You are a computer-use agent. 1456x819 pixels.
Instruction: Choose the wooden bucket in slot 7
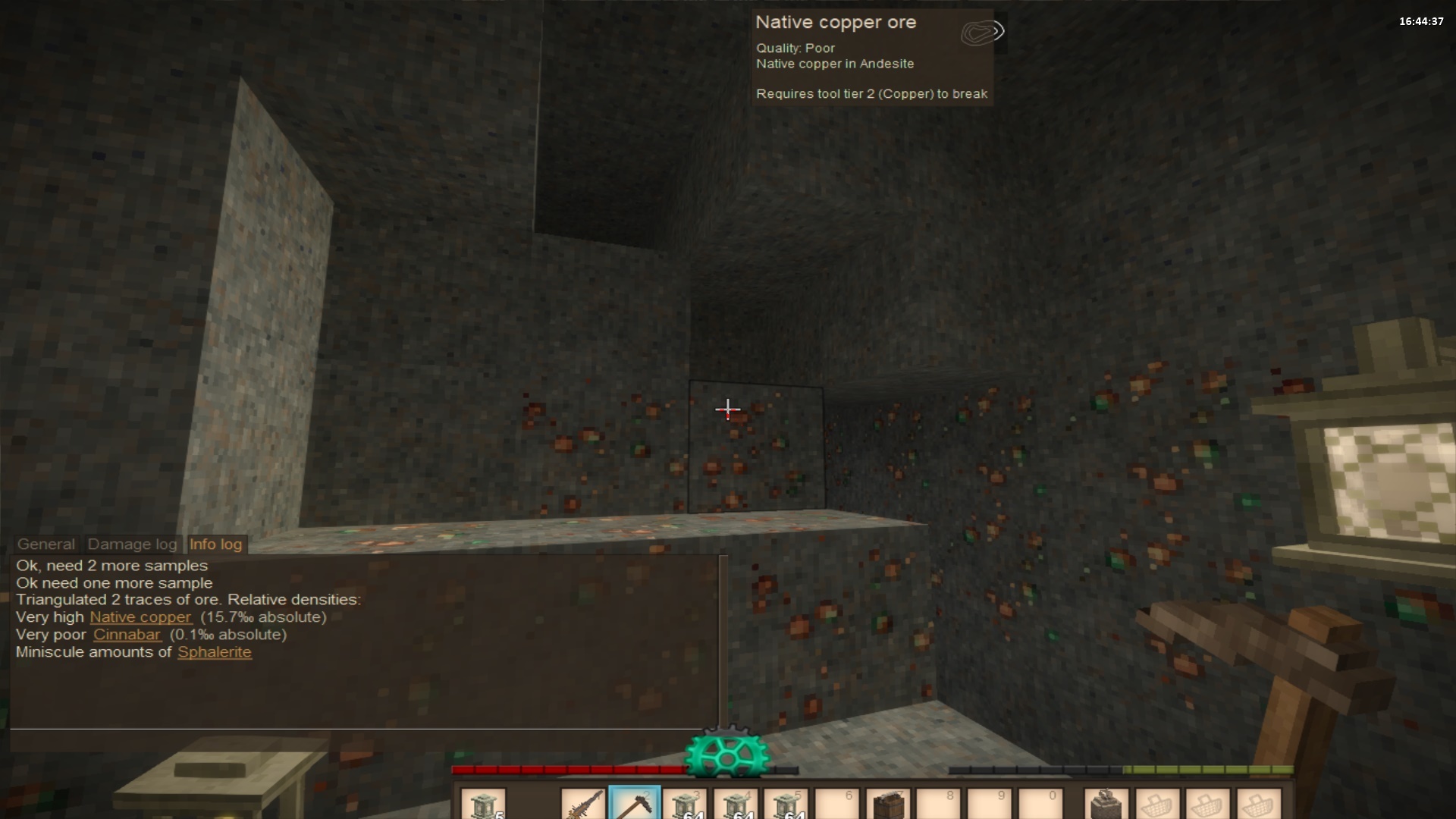click(x=888, y=804)
